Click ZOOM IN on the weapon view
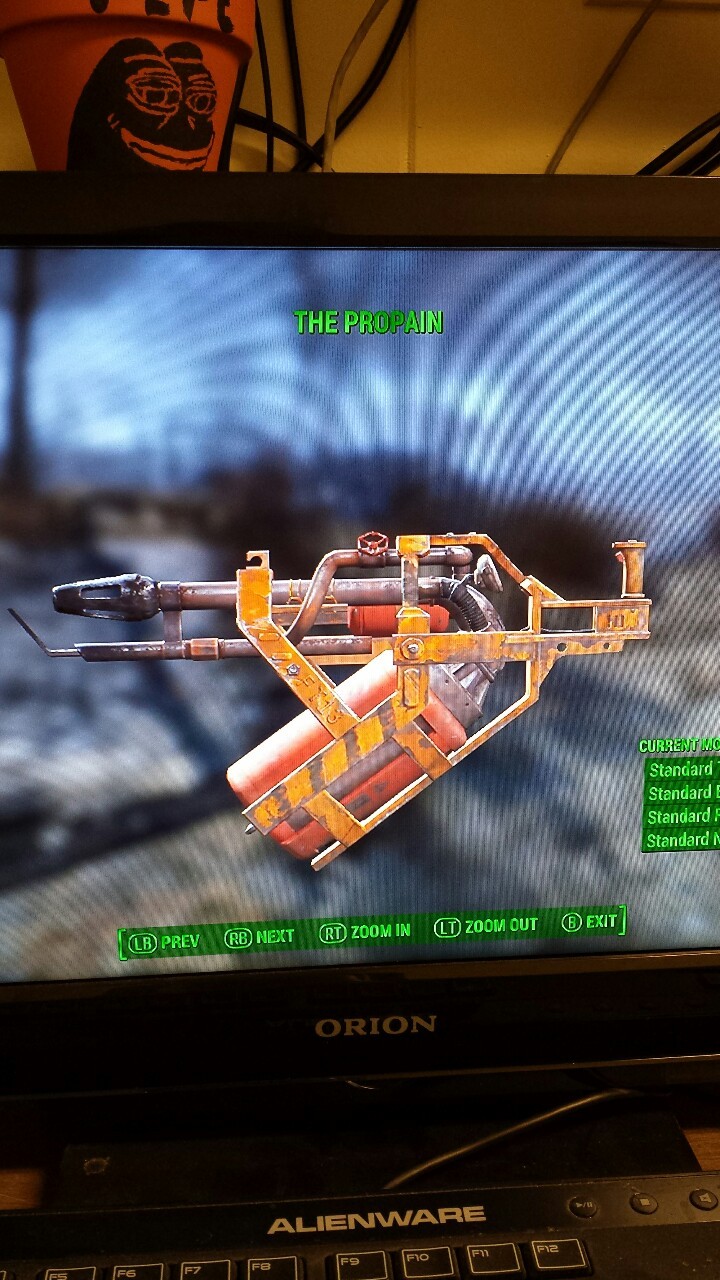 tap(365, 932)
